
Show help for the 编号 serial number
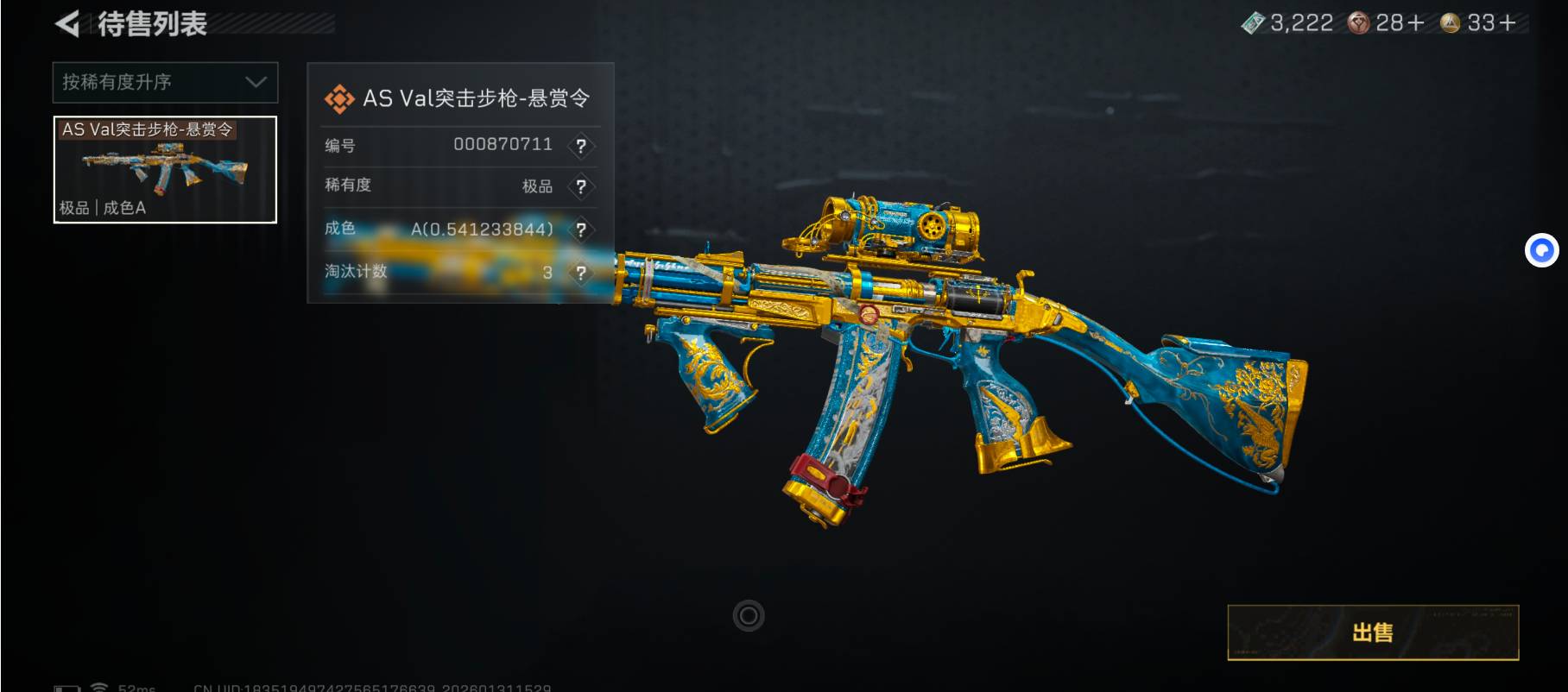pyautogui.click(x=581, y=146)
